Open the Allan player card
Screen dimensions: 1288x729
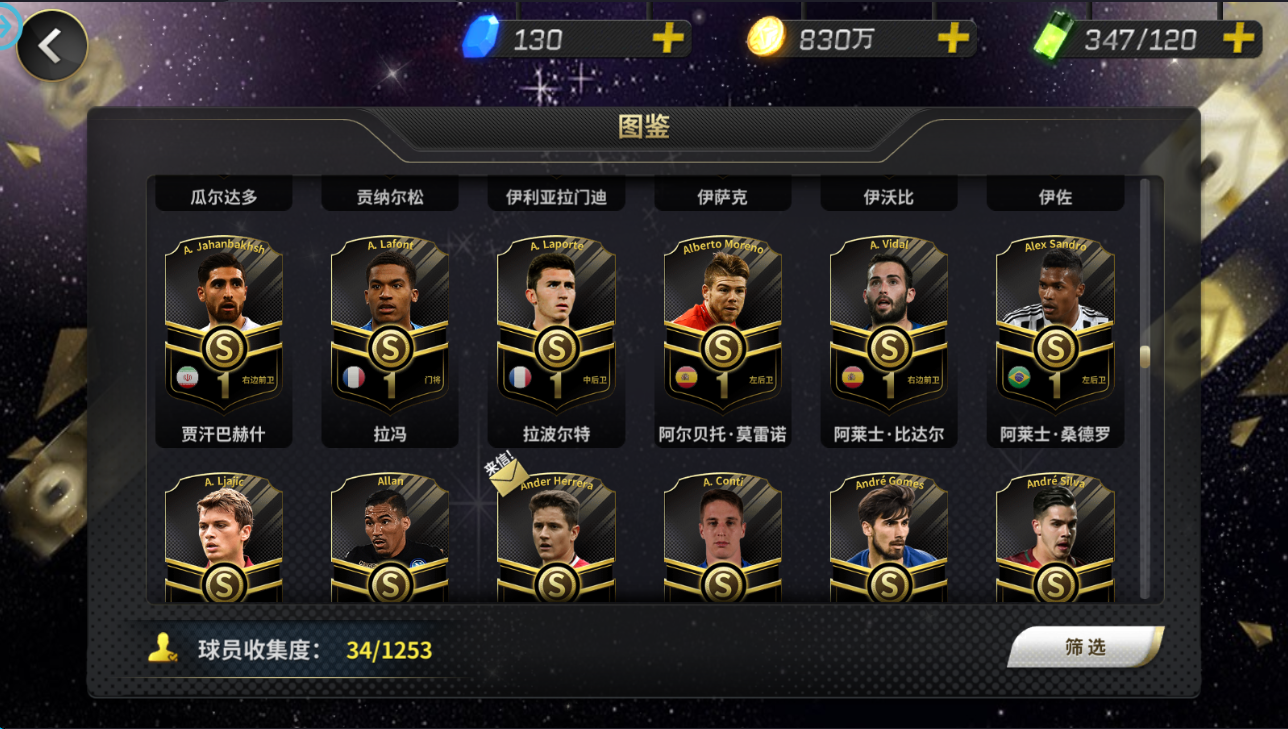click(x=390, y=540)
